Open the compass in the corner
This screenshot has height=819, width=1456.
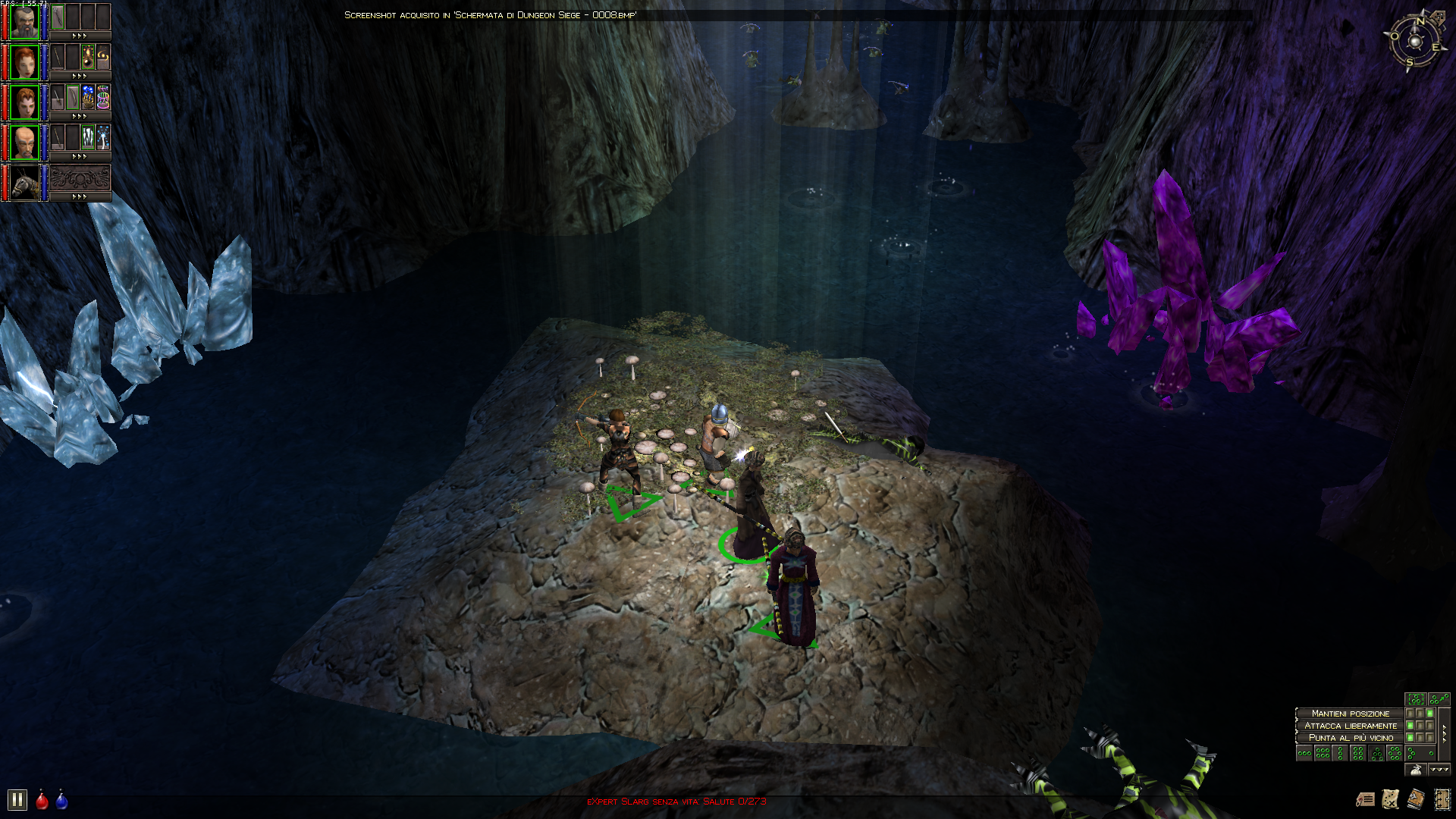1415,41
